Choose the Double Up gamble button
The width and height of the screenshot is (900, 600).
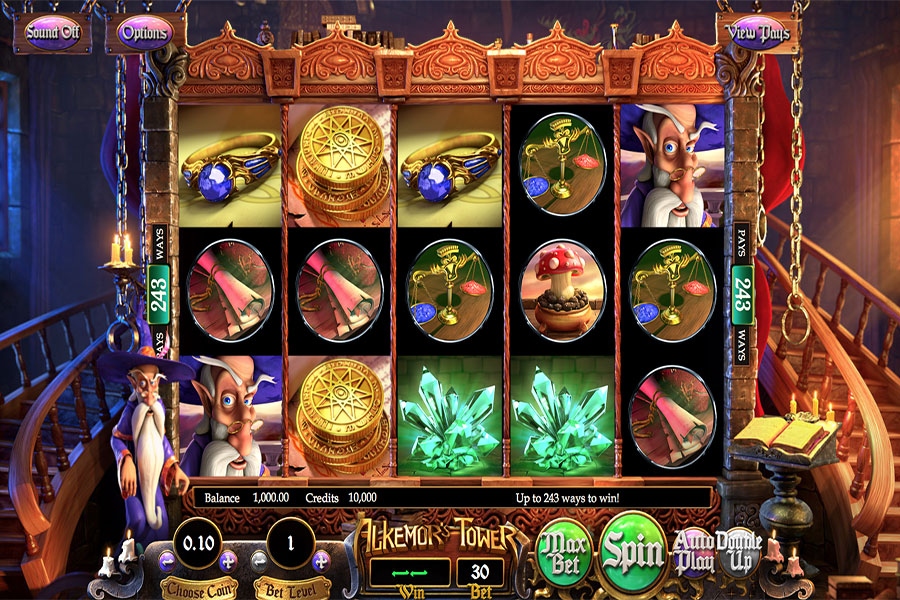coord(739,551)
